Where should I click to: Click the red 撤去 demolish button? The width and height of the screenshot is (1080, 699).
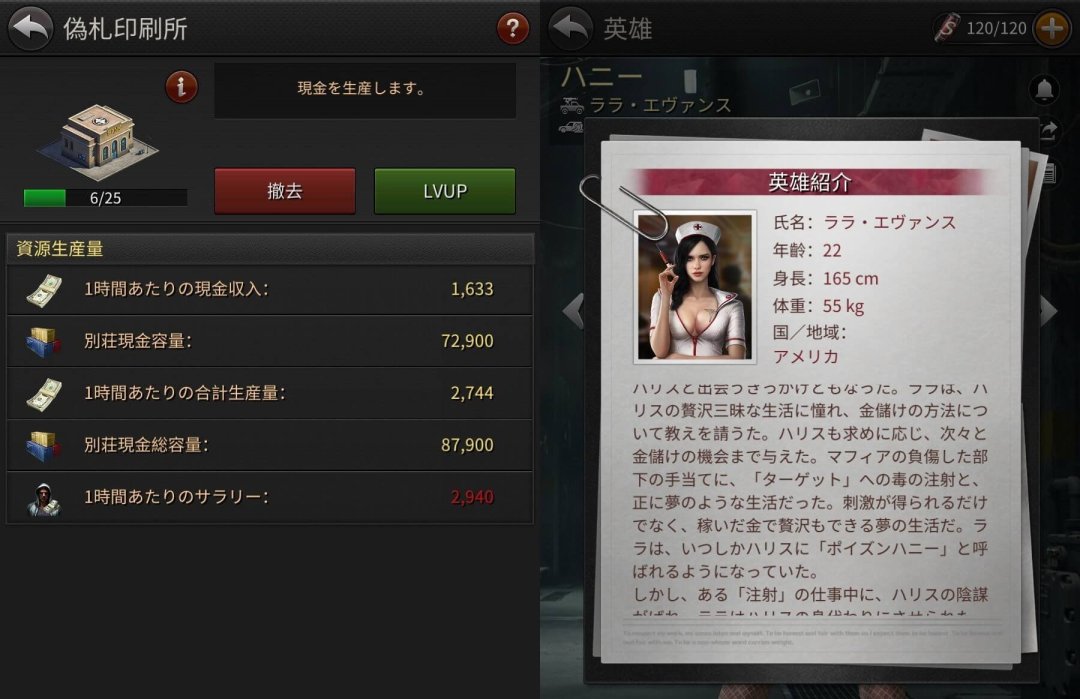click(x=285, y=191)
